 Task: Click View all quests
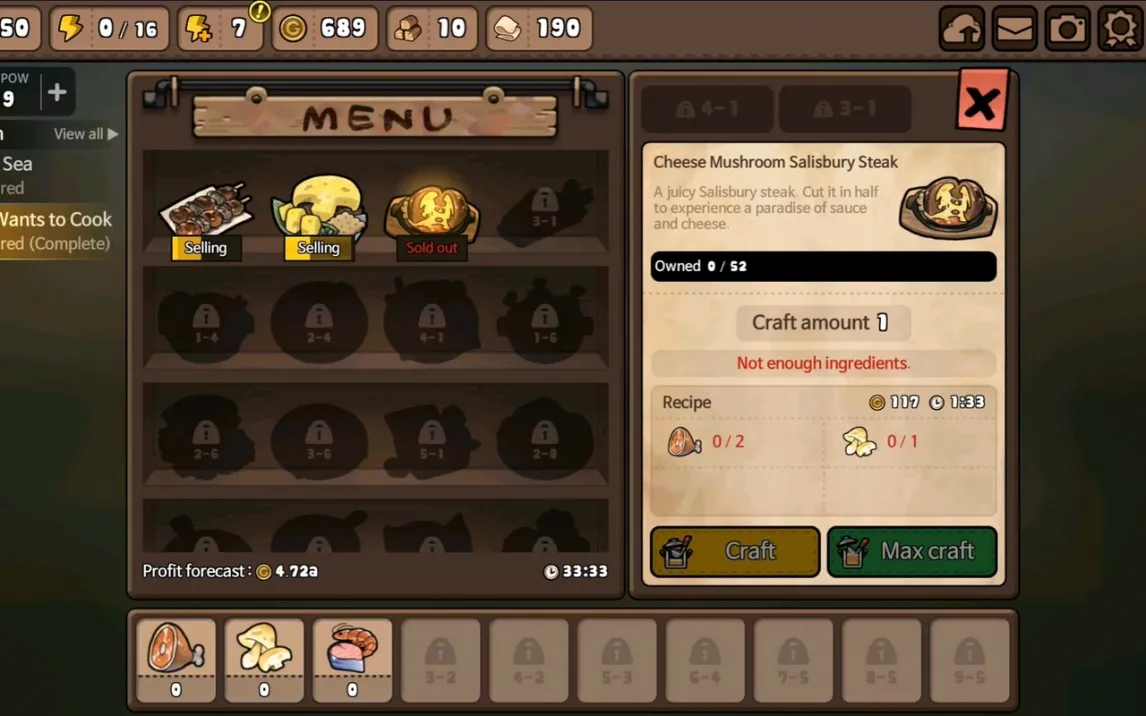tap(85, 134)
